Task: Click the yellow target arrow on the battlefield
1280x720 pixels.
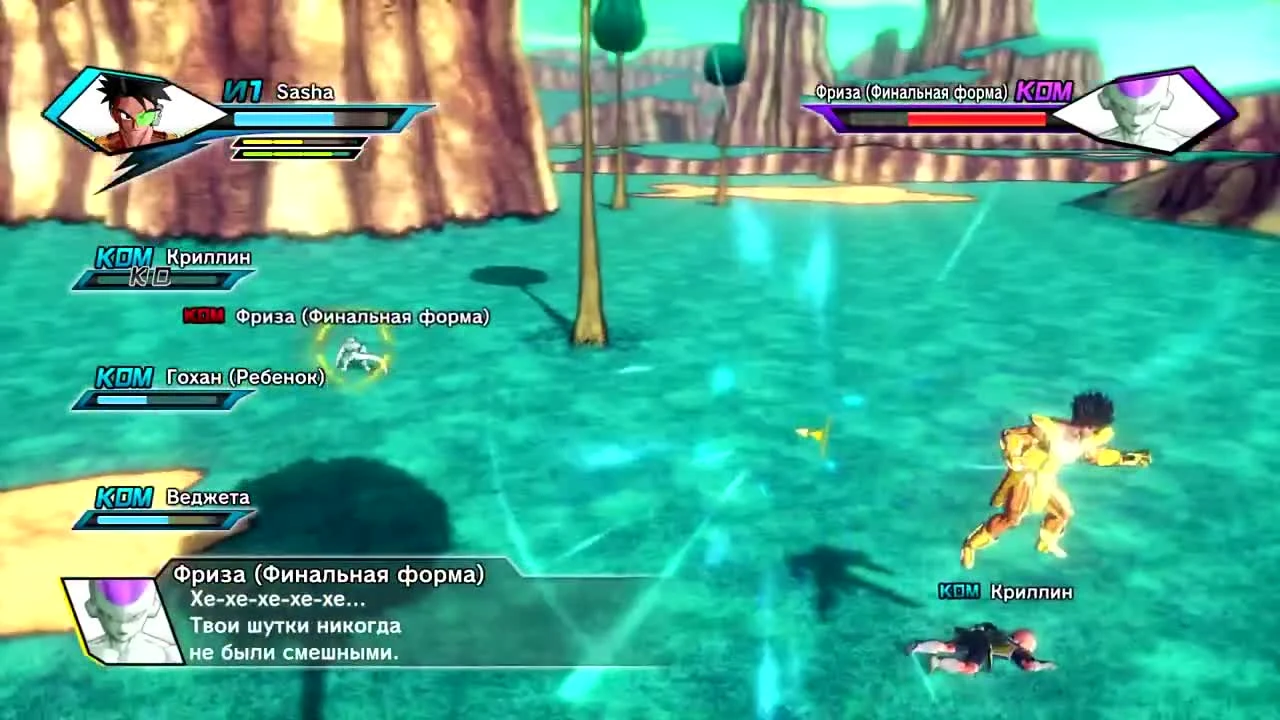Action: click(812, 432)
